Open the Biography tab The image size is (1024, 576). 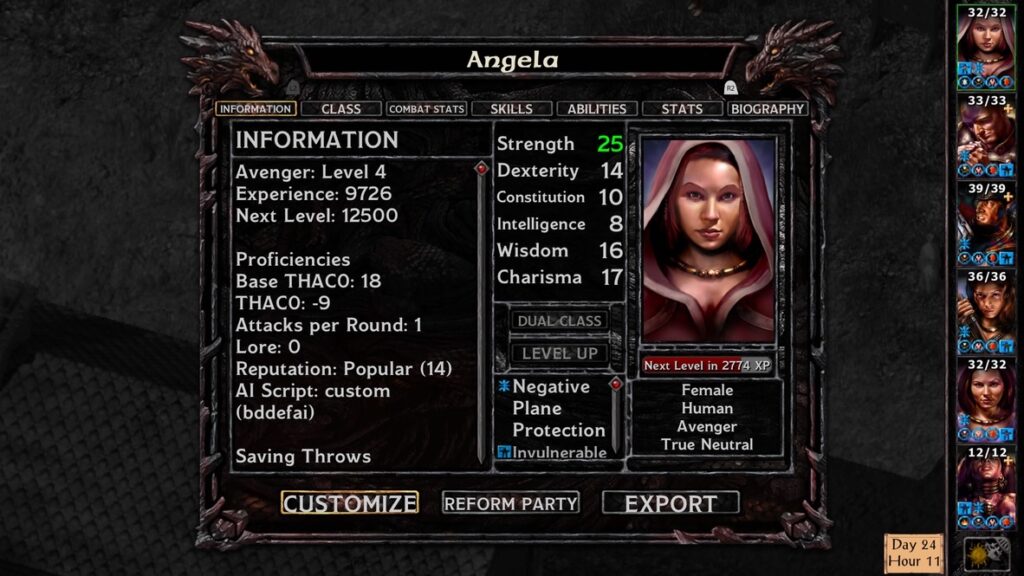tap(767, 108)
